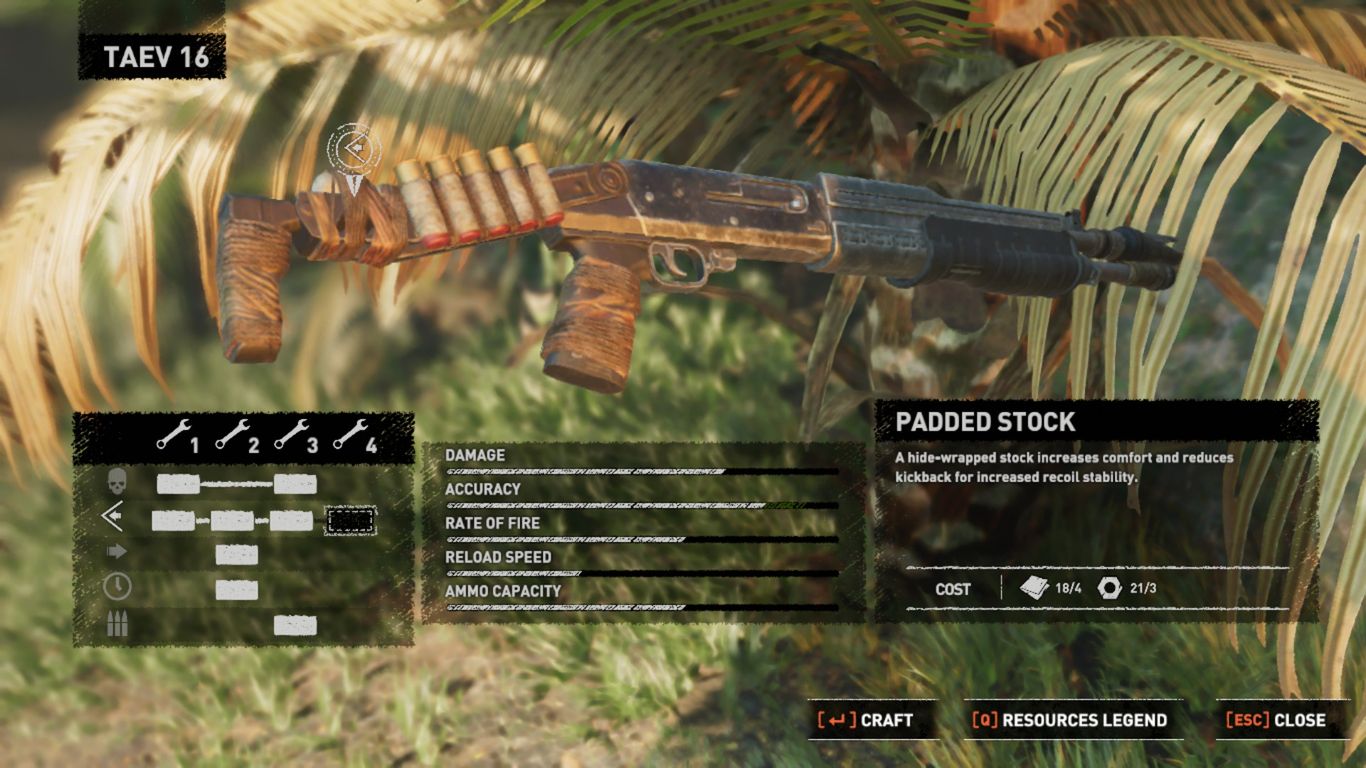
Task: Open the Resources Legend
Action: pos(1070,720)
